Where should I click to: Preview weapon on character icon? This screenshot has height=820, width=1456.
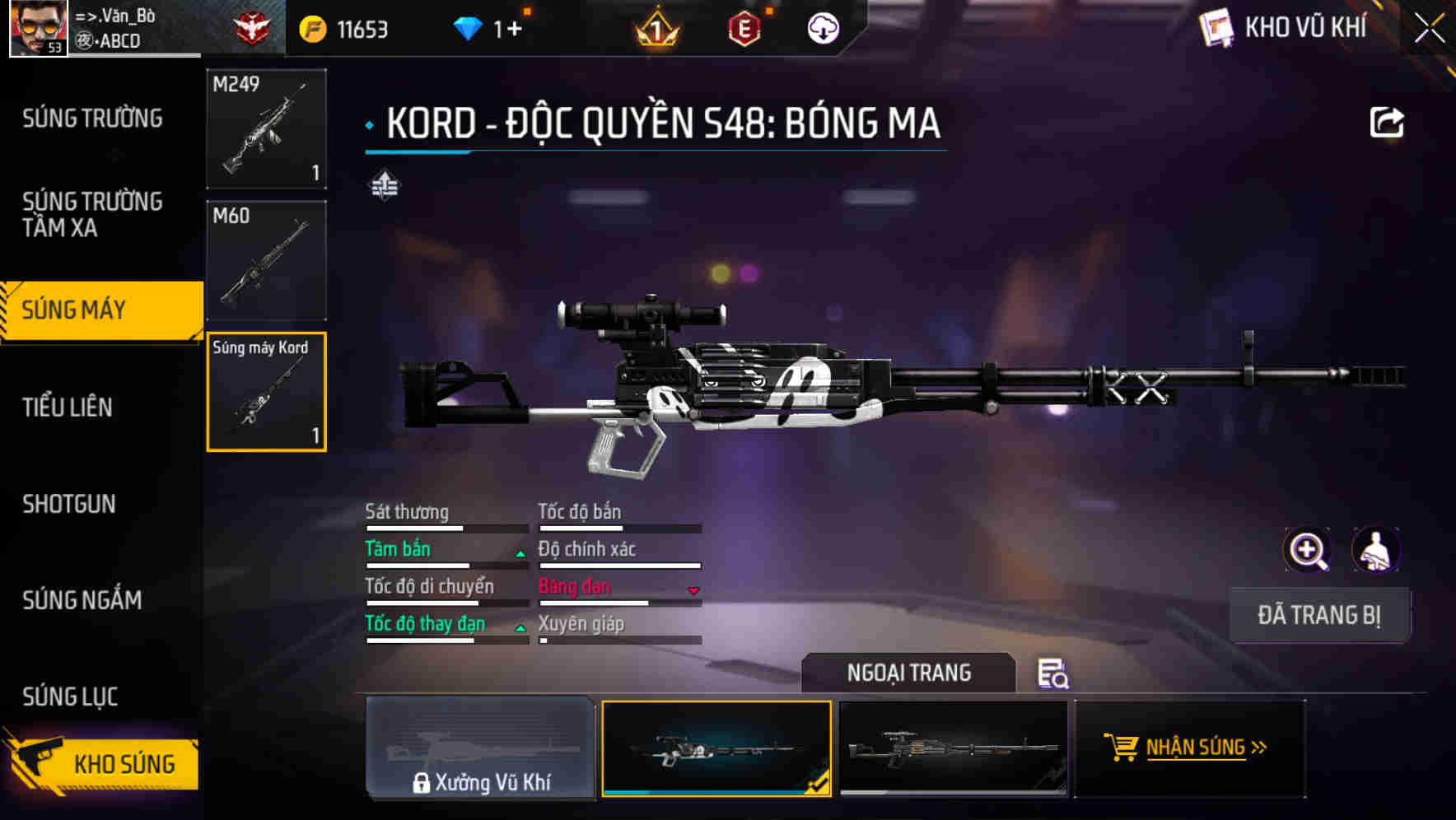(x=1375, y=550)
